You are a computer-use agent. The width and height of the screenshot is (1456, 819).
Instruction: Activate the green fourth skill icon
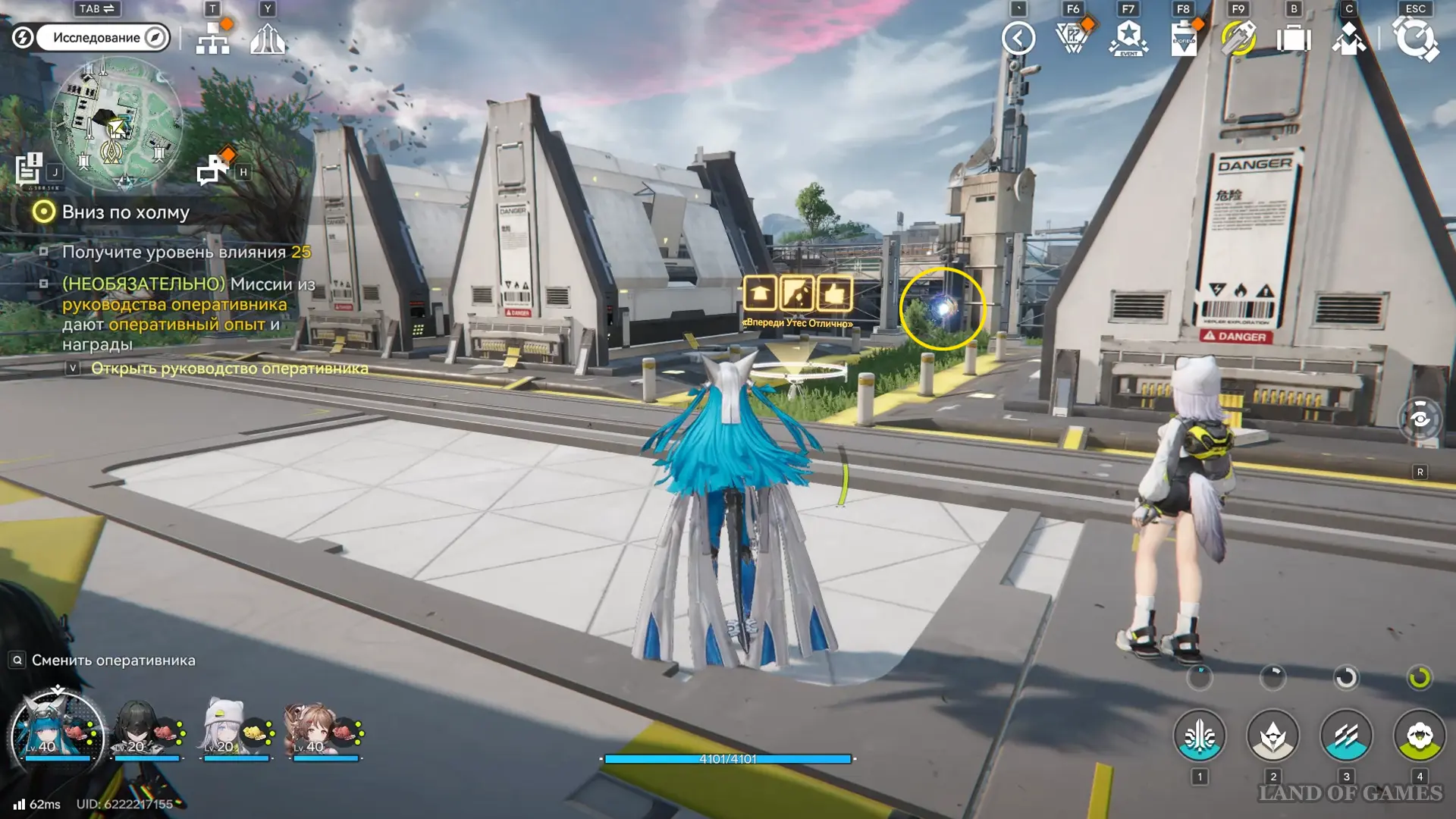click(1419, 736)
